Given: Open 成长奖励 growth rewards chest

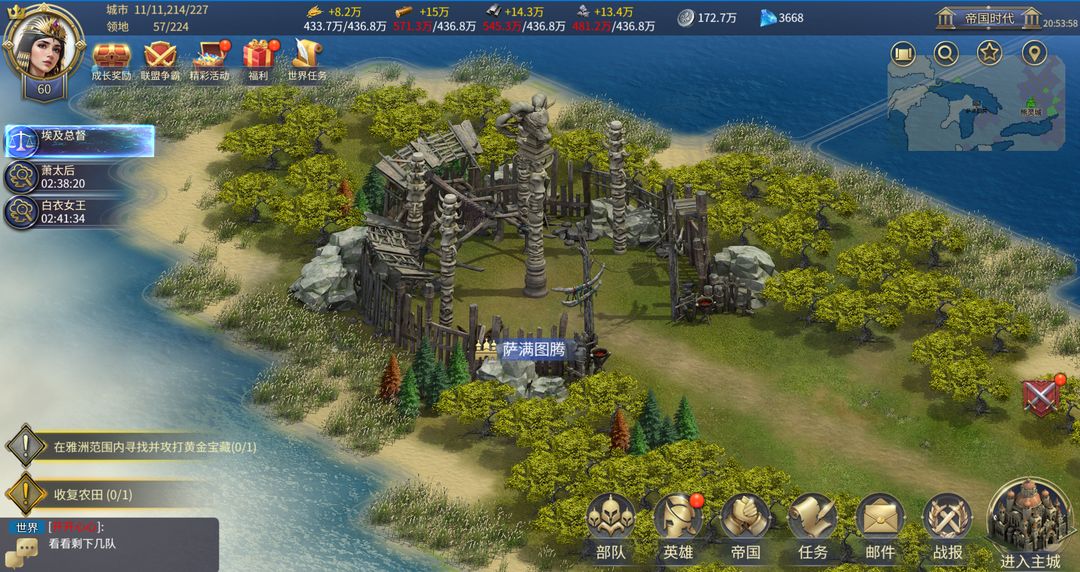Looking at the screenshot, I should 111,58.
